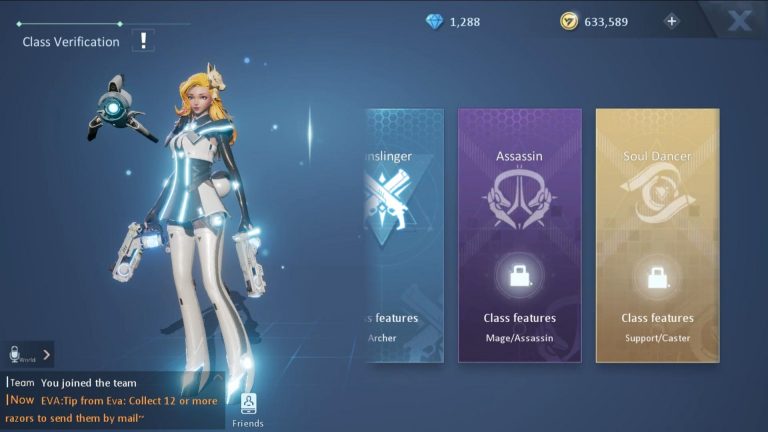This screenshot has width=768, height=432.
Task: Toggle the World voice microphone
Action: point(15,354)
